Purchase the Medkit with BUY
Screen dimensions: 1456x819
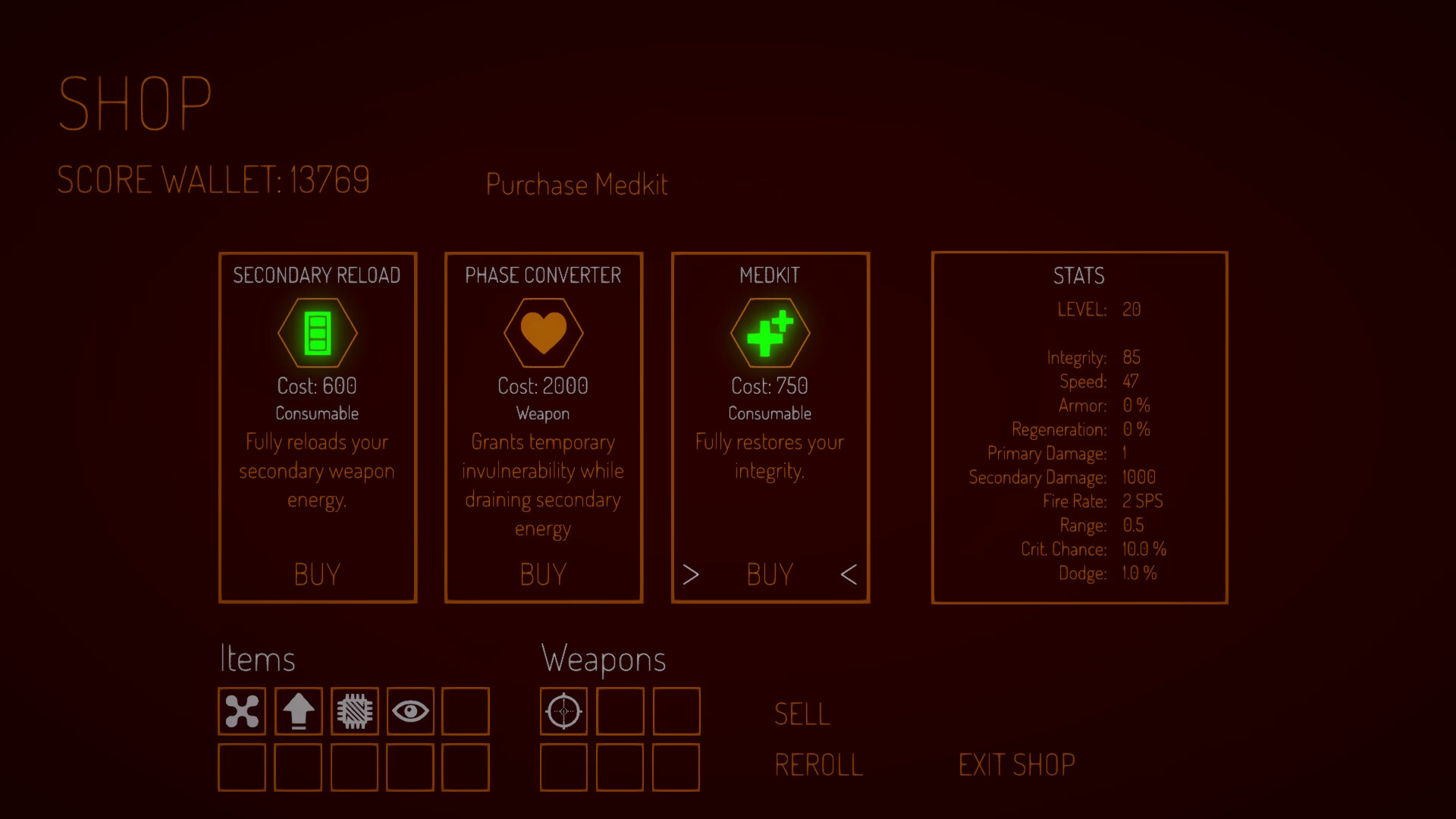769,574
